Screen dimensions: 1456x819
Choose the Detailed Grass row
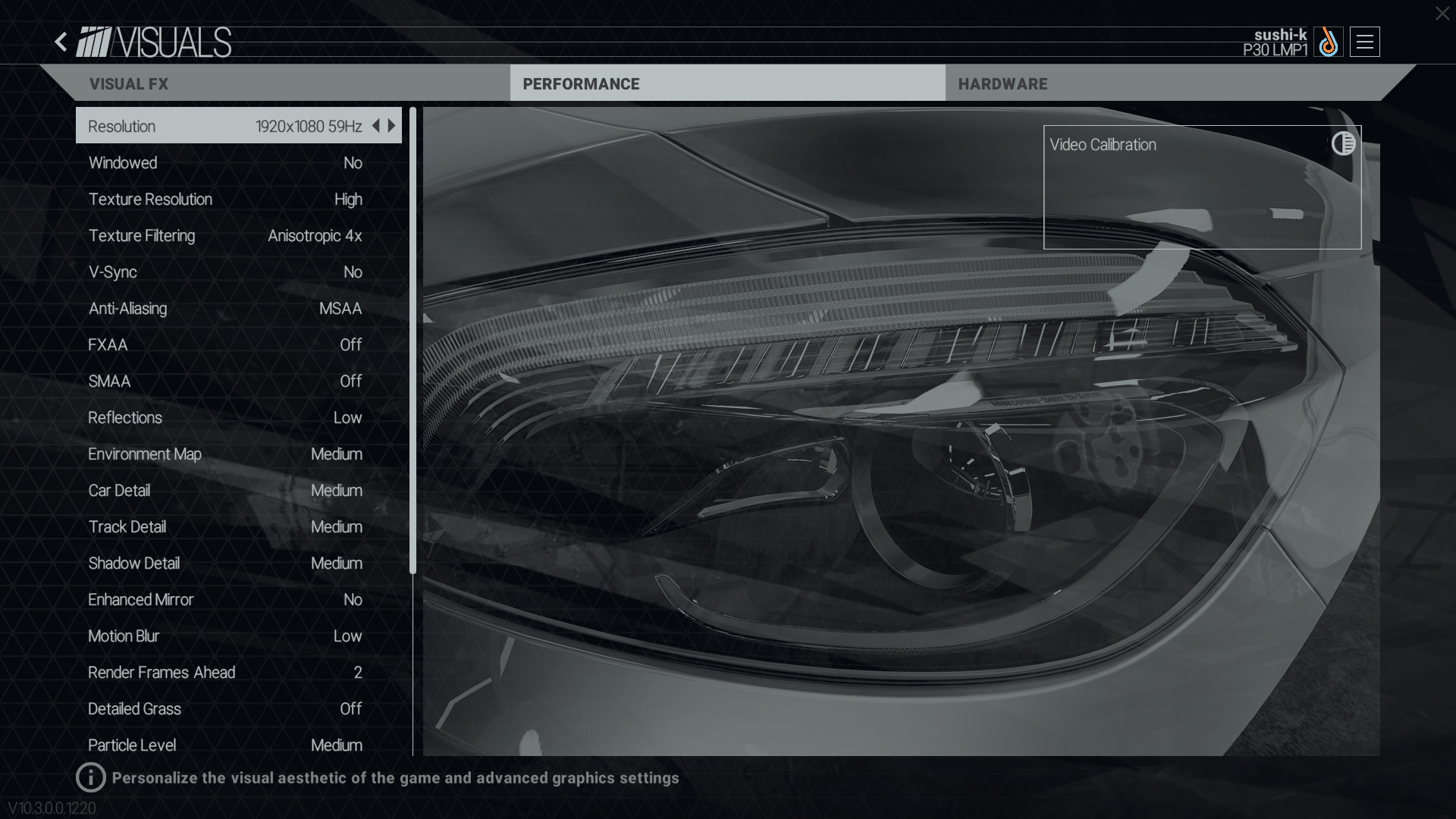click(225, 709)
